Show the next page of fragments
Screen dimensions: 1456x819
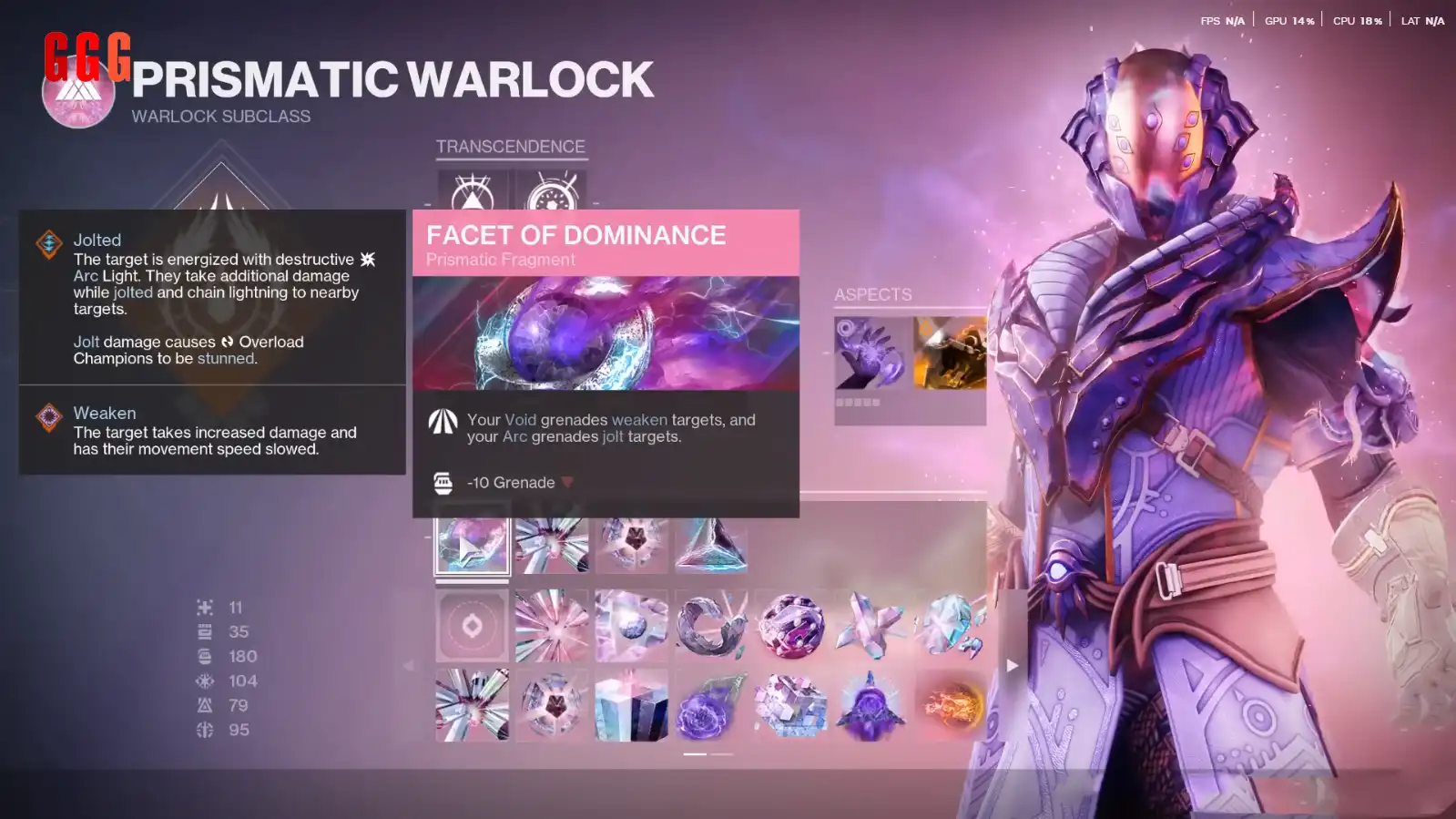pyautogui.click(x=1012, y=666)
